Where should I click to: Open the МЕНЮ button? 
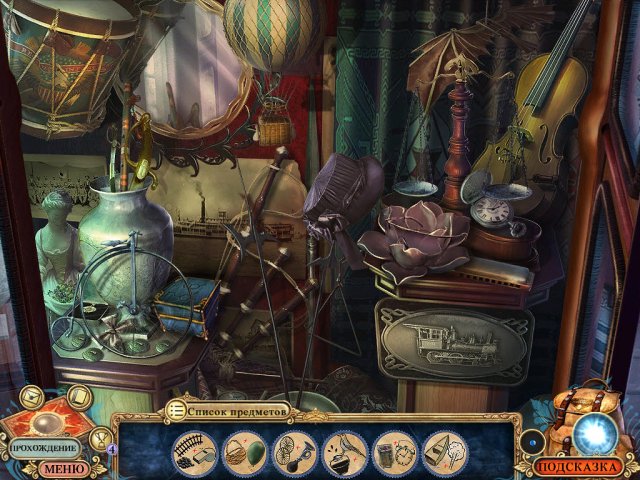tap(65, 467)
